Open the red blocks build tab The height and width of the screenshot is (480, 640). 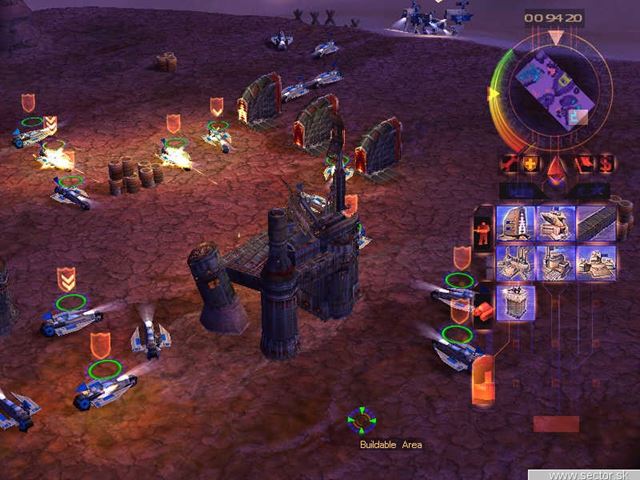tap(483, 308)
